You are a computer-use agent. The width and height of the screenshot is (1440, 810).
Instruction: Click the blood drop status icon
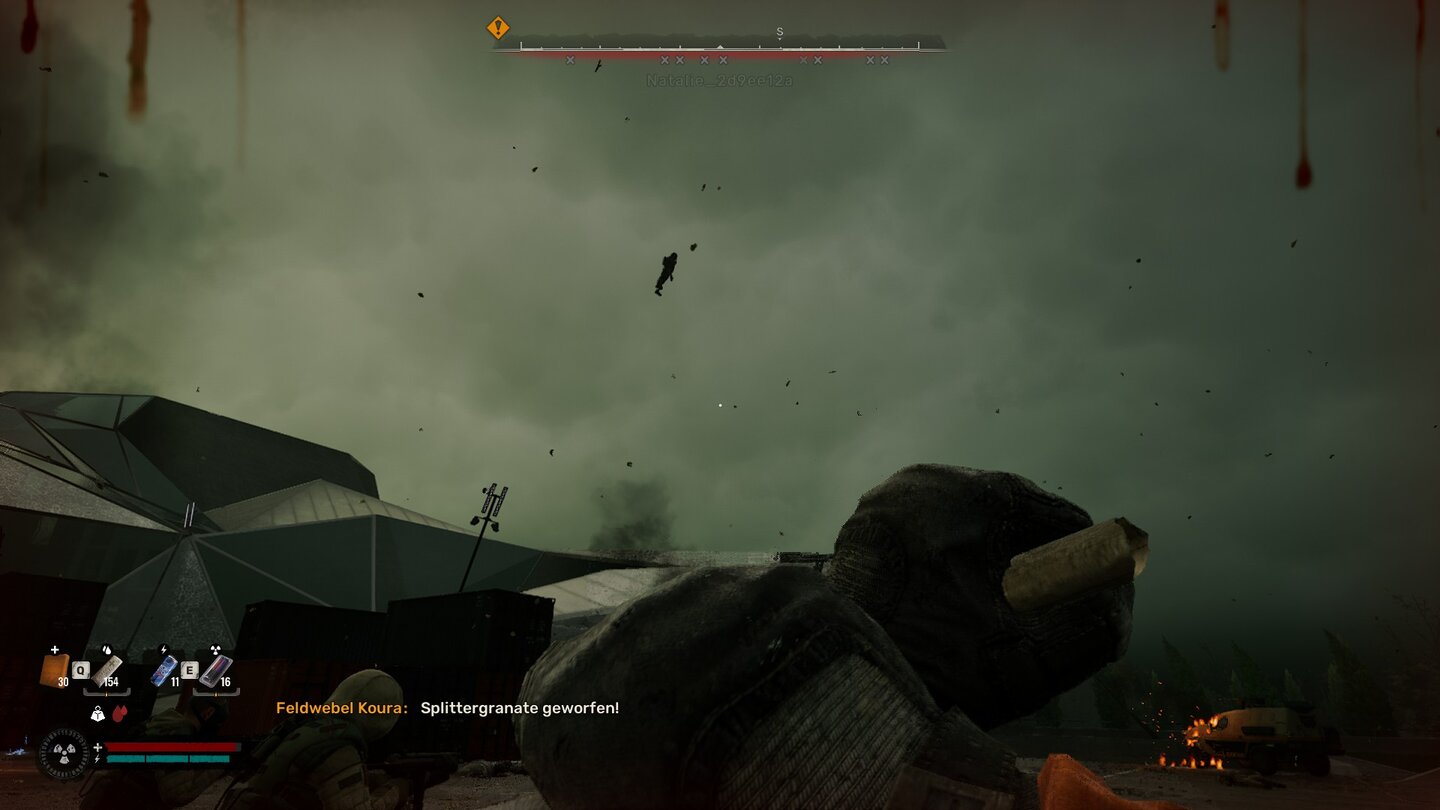[120, 713]
